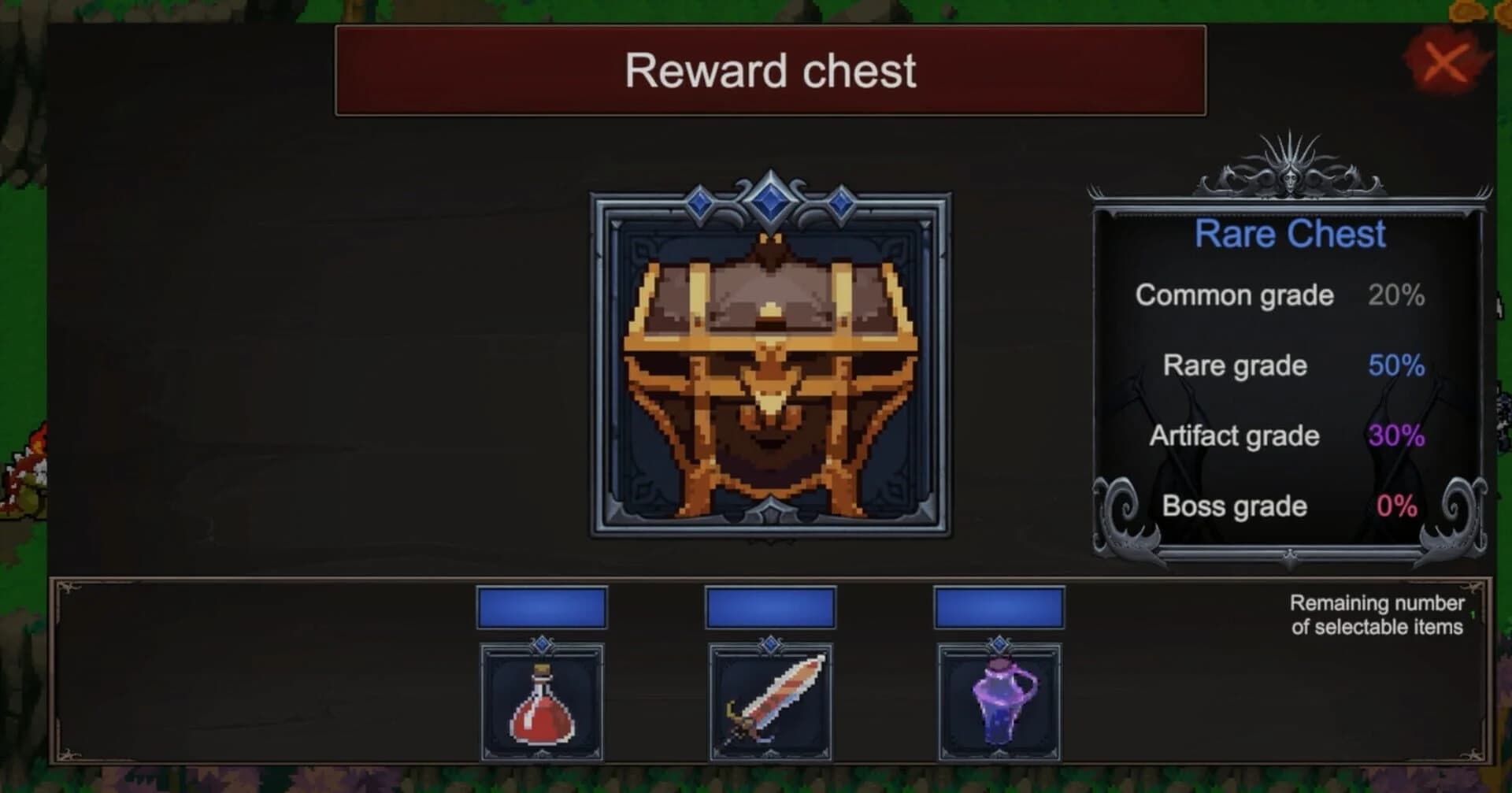Select the sword item reward
1512x793 pixels.
pos(772,701)
